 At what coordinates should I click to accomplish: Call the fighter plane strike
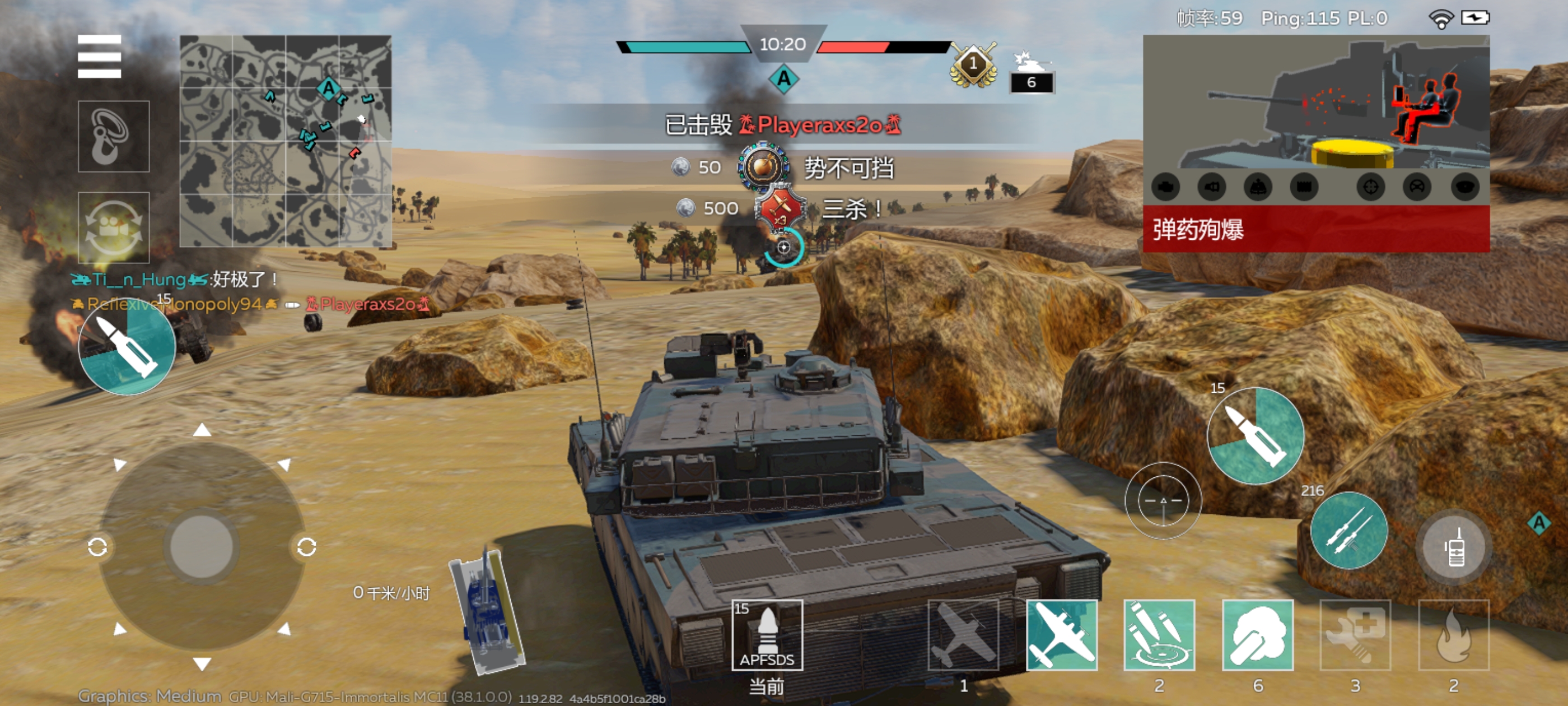coord(964,635)
